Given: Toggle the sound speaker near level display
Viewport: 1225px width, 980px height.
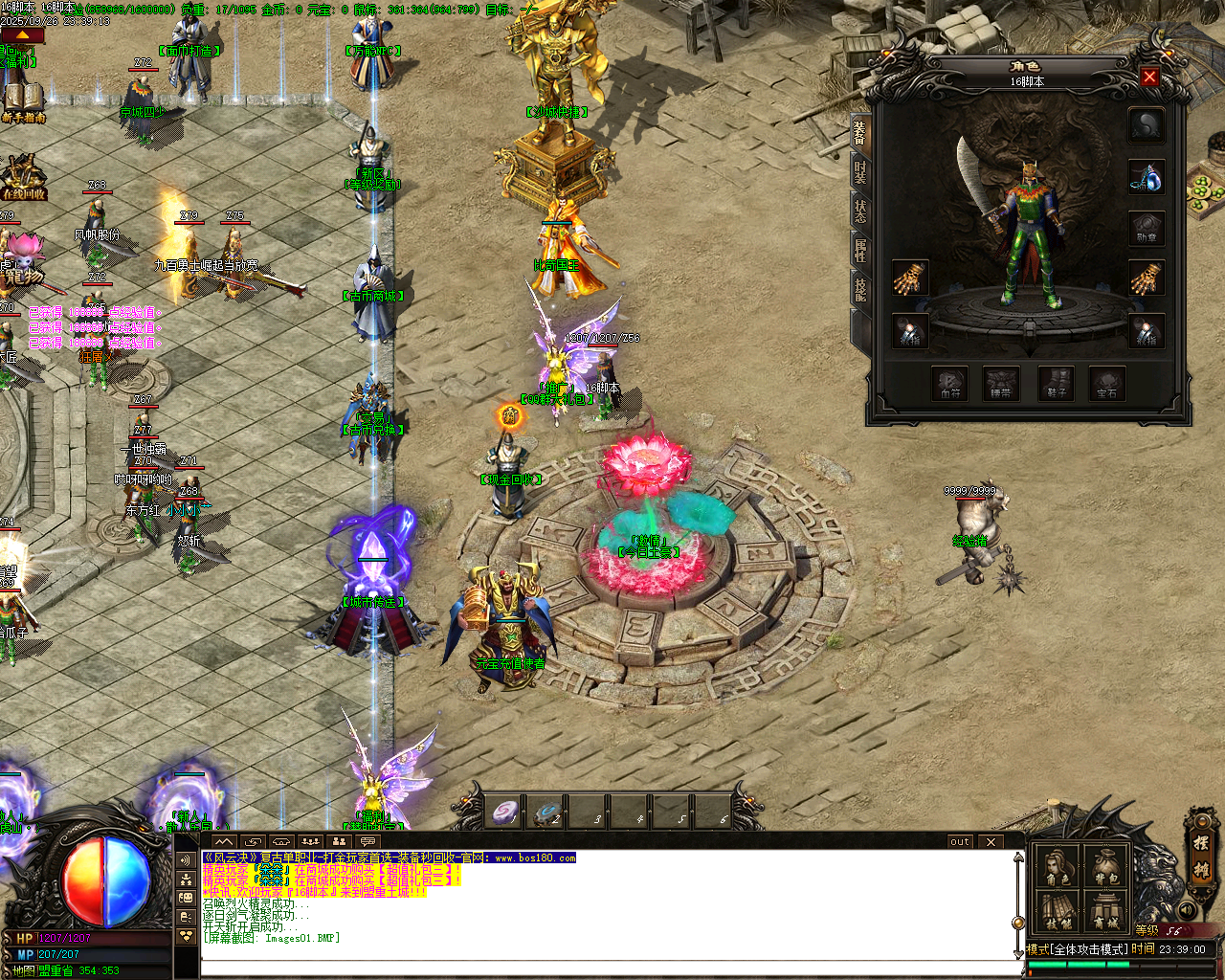Looking at the screenshot, I should pos(1187,910).
